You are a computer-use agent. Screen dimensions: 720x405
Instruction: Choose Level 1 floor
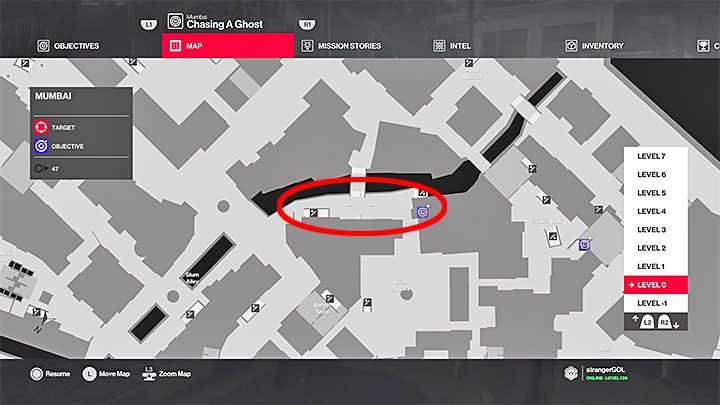[x=650, y=266]
